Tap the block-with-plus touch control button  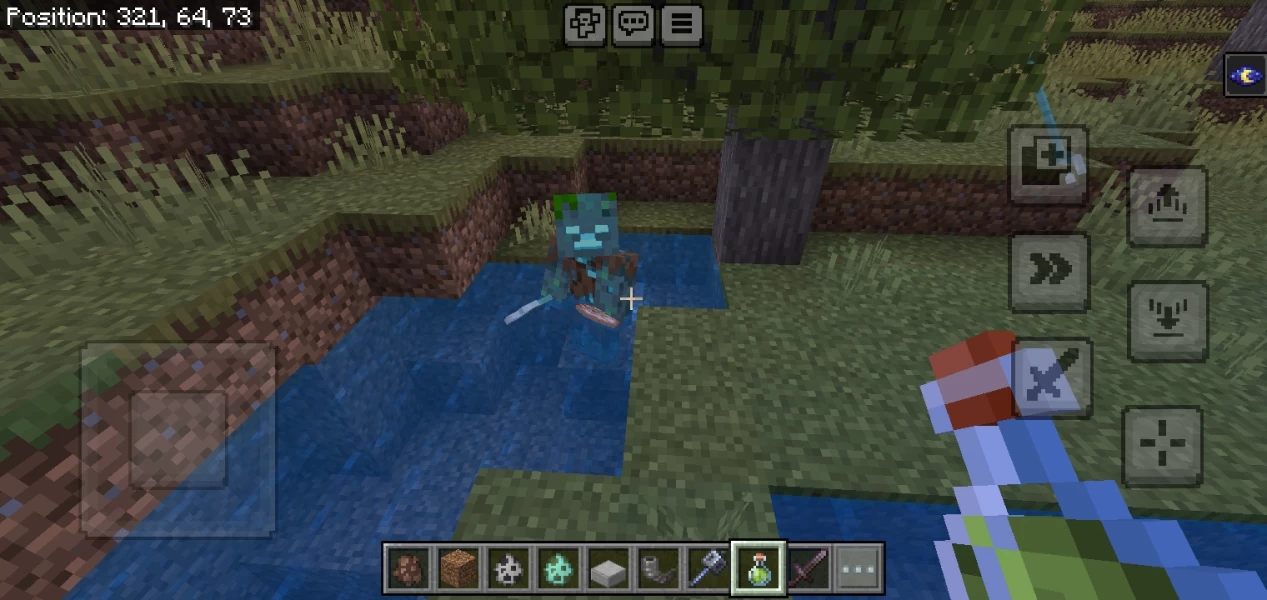(x=1048, y=162)
